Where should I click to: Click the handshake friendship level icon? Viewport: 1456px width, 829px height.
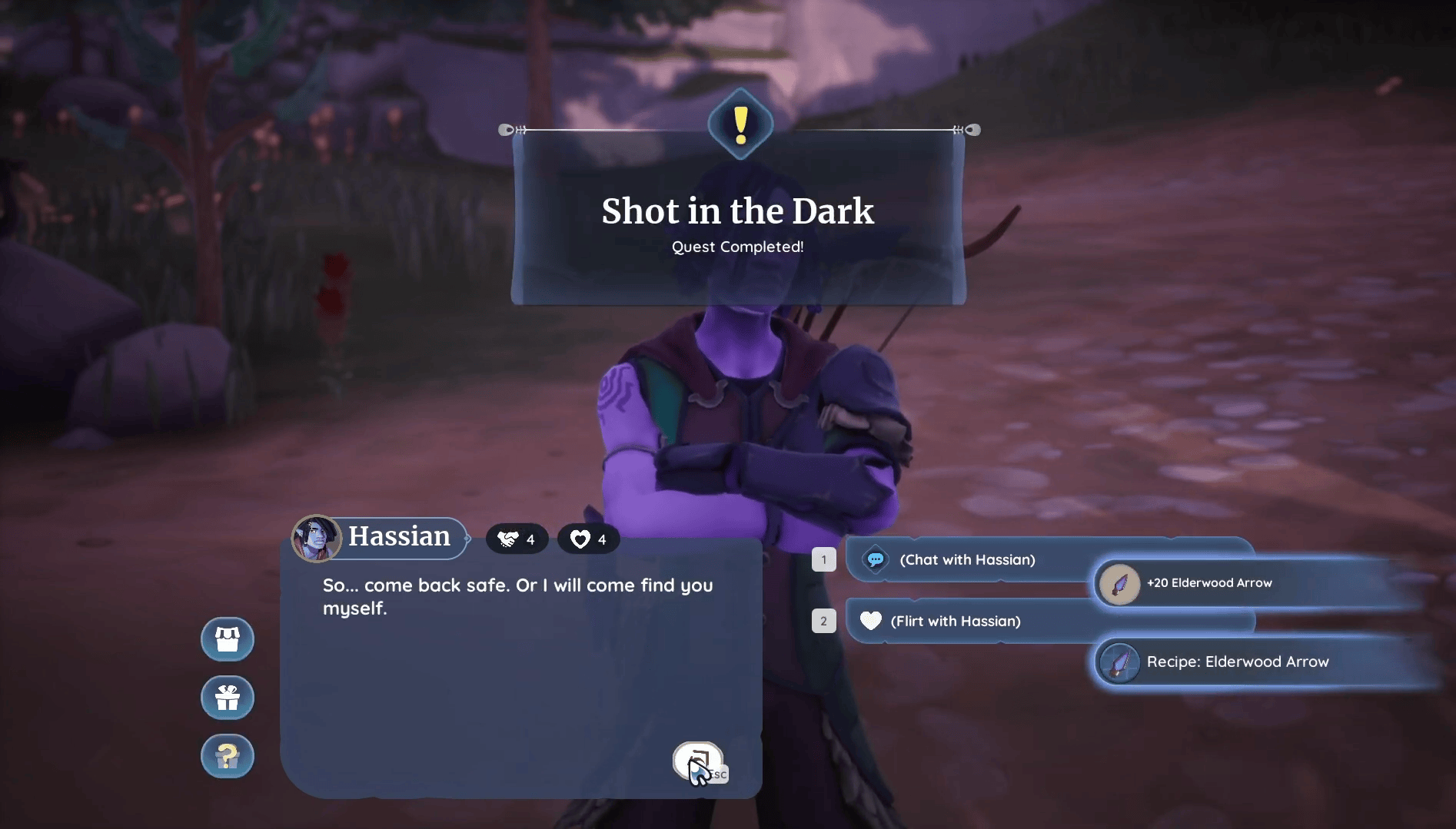(x=507, y=538)
